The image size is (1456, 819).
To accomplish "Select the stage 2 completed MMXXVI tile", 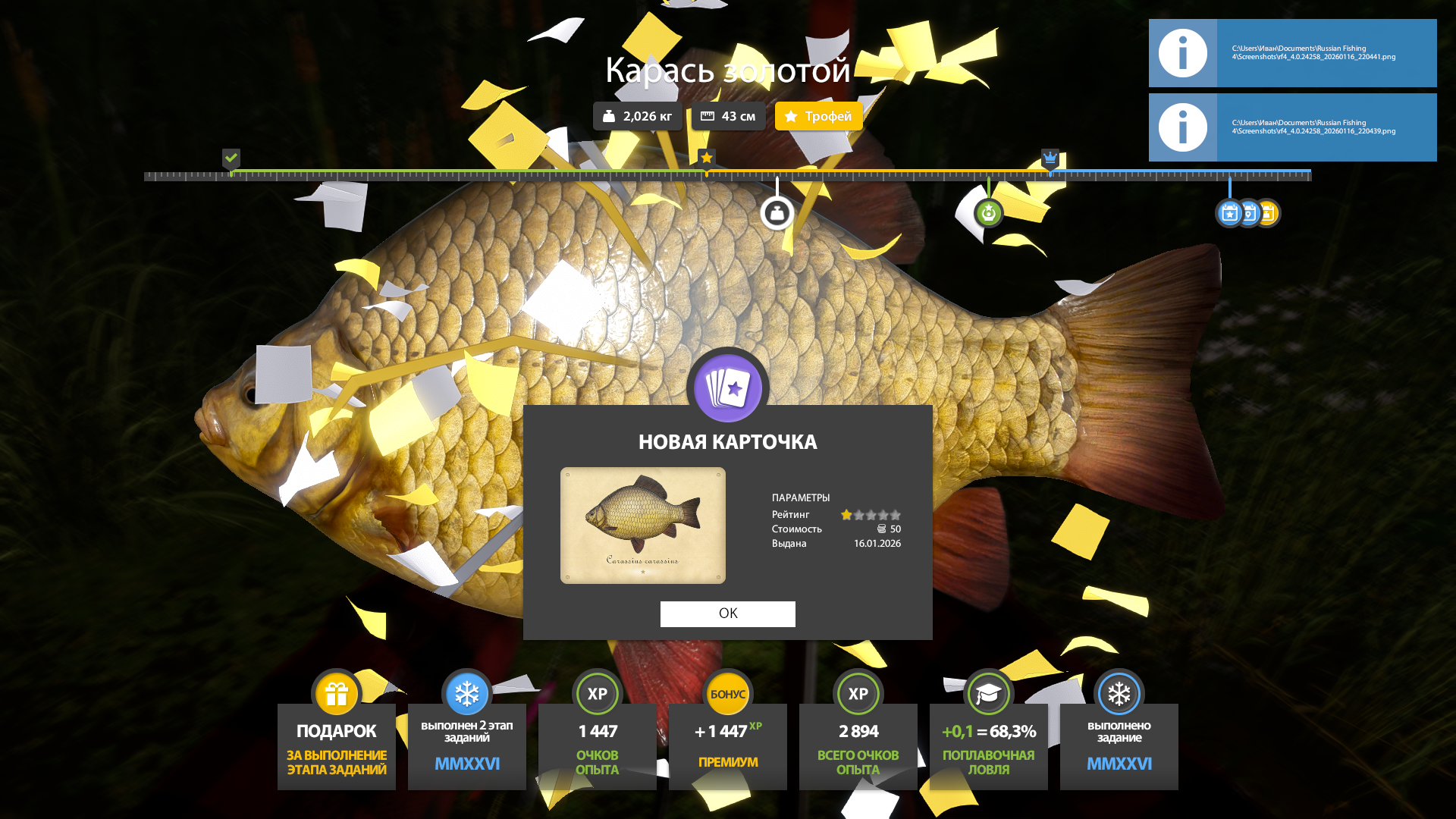I will pyautogui.click(x=467, y=736).
